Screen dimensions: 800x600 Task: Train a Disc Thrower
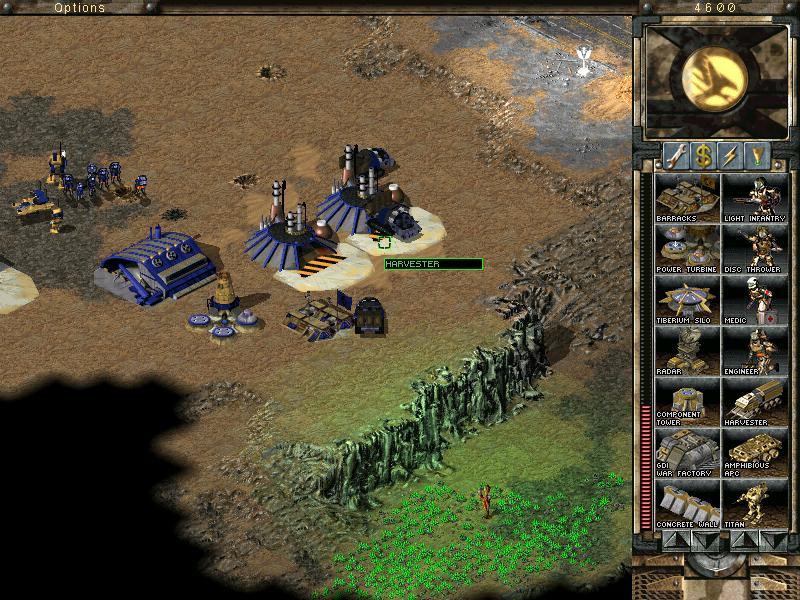[754, 248]
